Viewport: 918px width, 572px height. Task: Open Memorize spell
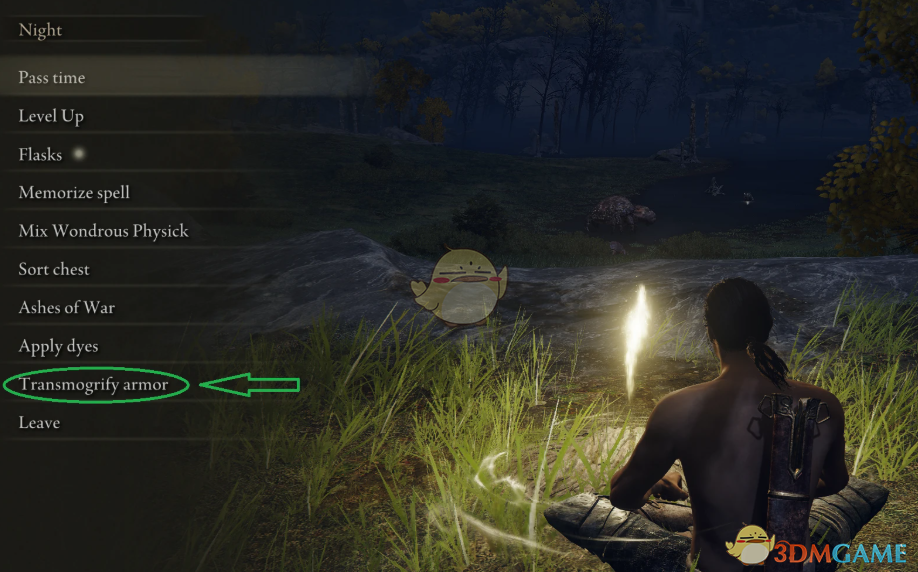click(74, 193)
